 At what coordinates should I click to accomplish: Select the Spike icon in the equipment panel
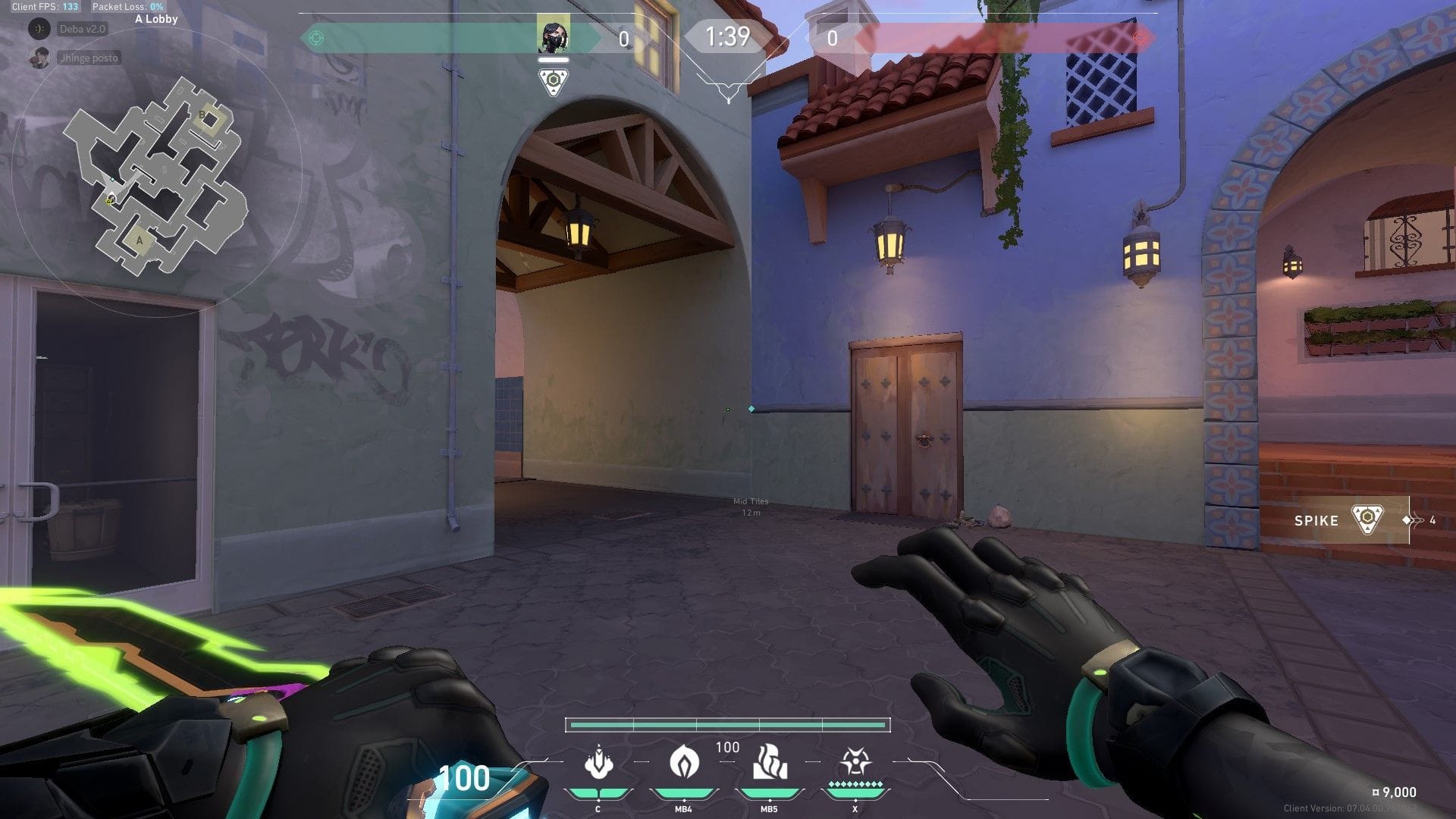coord(1367,520)
